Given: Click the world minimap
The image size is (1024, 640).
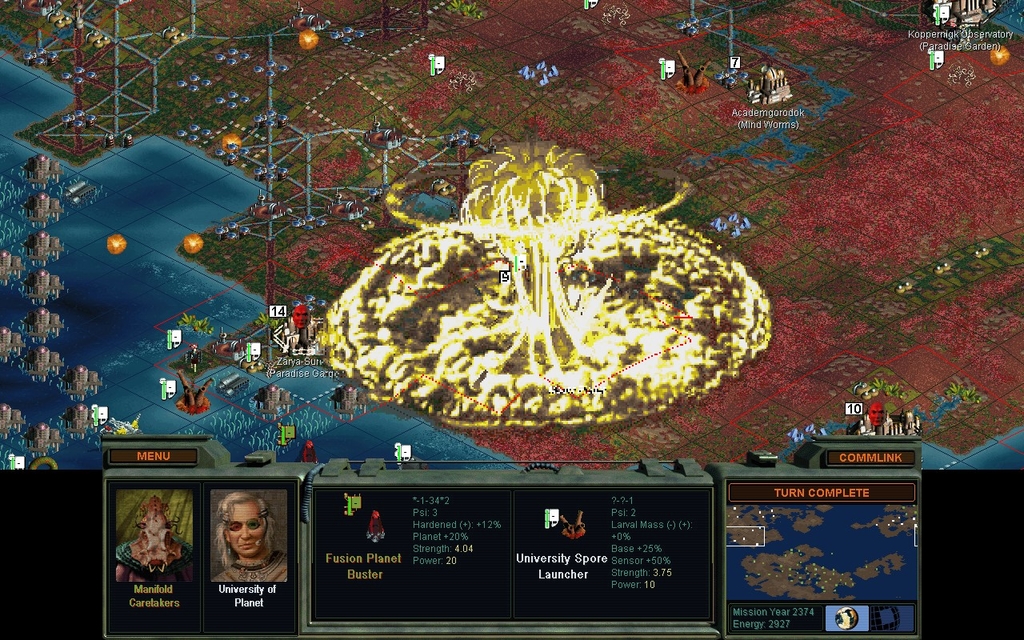Looking at the screenshot, I should click(x=821, y=551).
